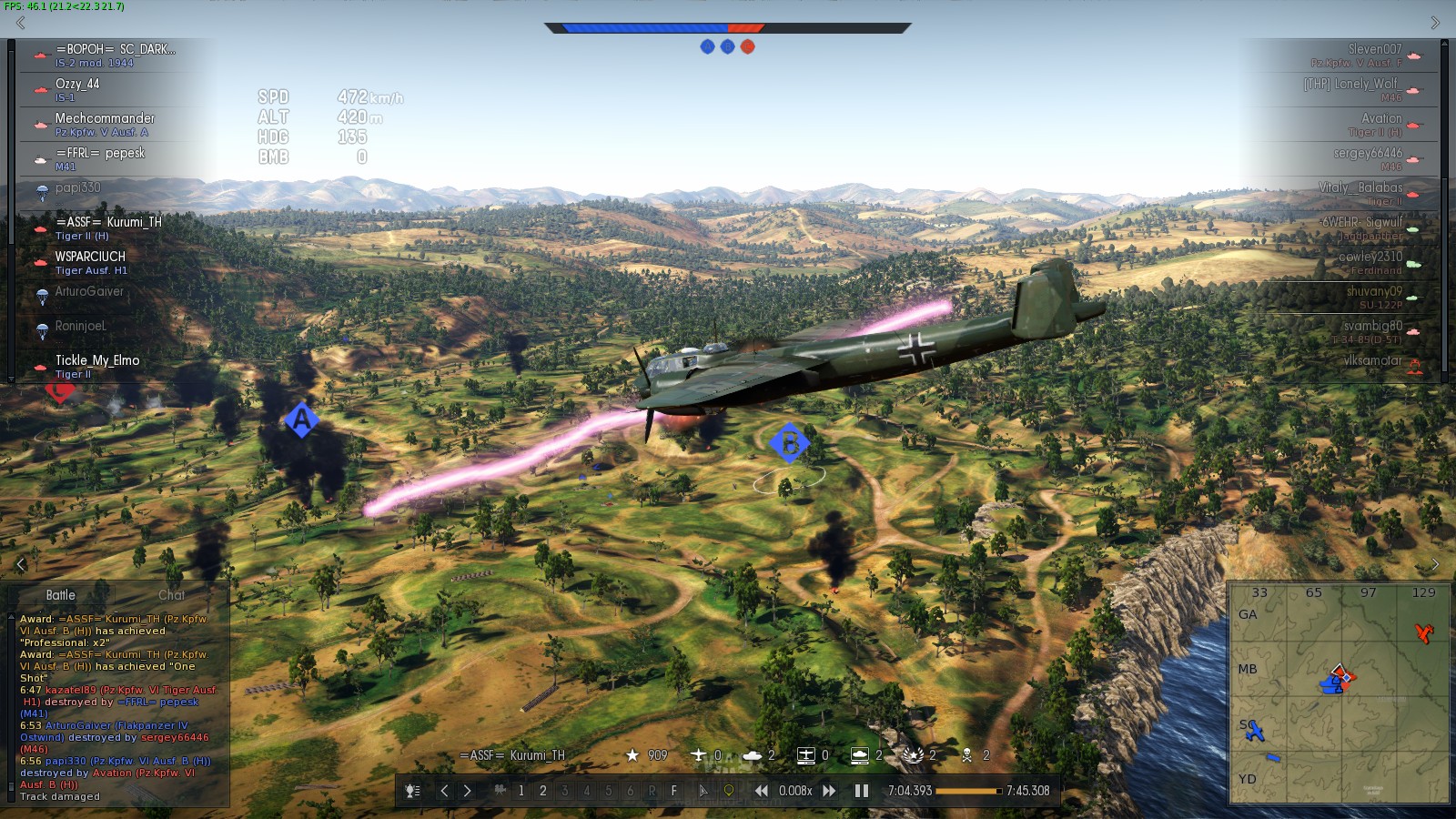
Task: Speed up replay with fast-forward arrows
Action: pyautogui.click(x=829, y=791)
